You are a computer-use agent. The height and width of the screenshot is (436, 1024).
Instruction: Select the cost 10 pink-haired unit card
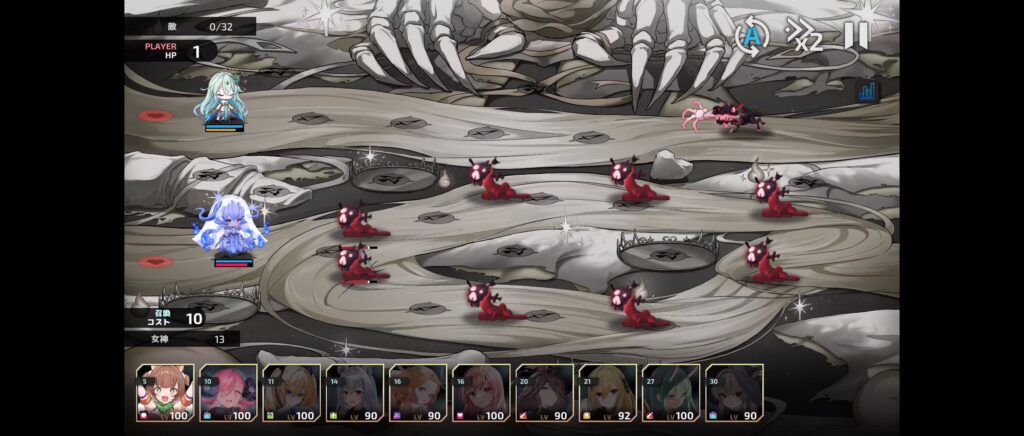(229, 392)
